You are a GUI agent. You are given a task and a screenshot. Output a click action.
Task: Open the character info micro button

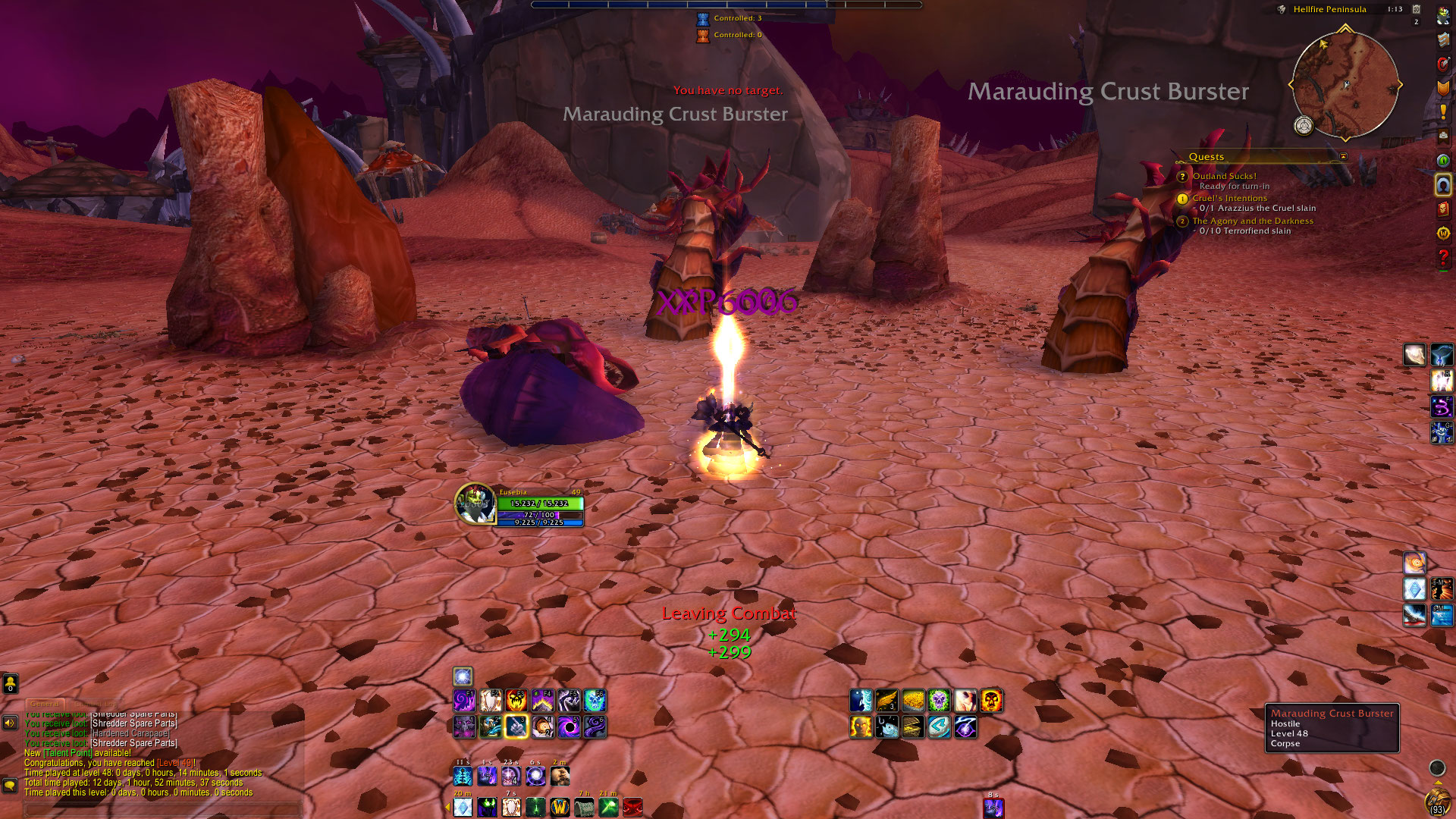1442,15
